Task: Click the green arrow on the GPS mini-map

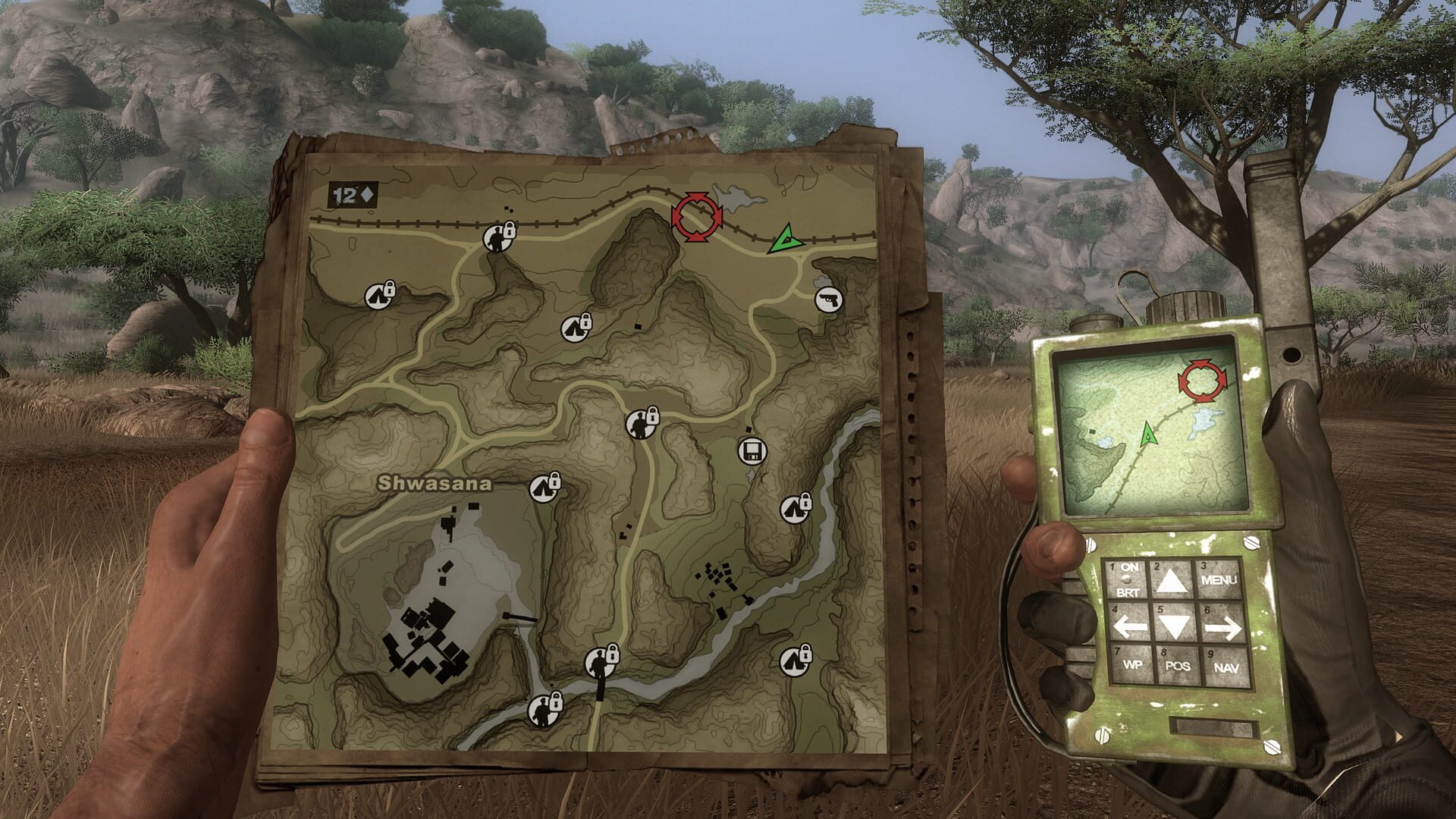Action: coord(1149,435)
